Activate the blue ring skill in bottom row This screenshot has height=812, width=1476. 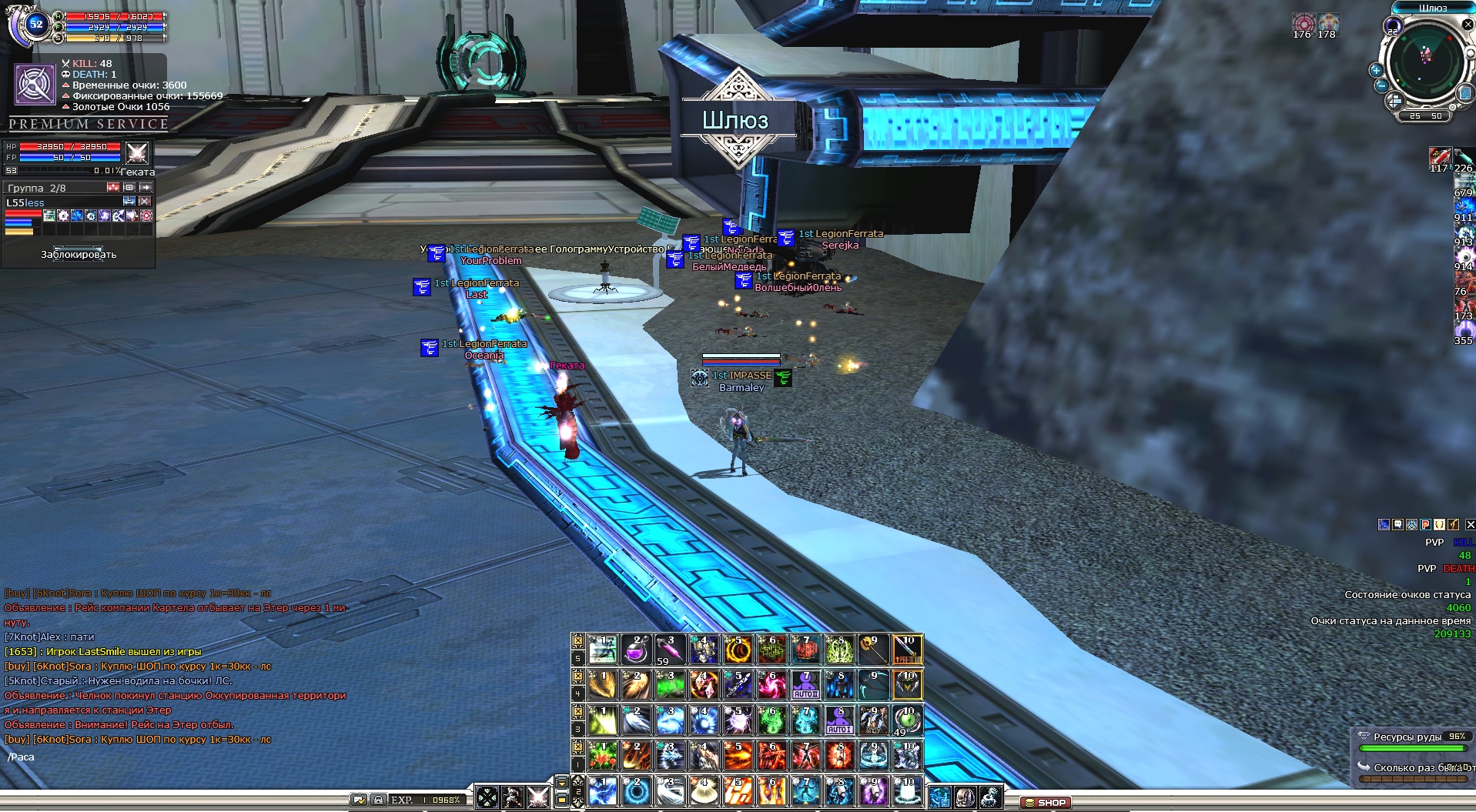[636, 790]
